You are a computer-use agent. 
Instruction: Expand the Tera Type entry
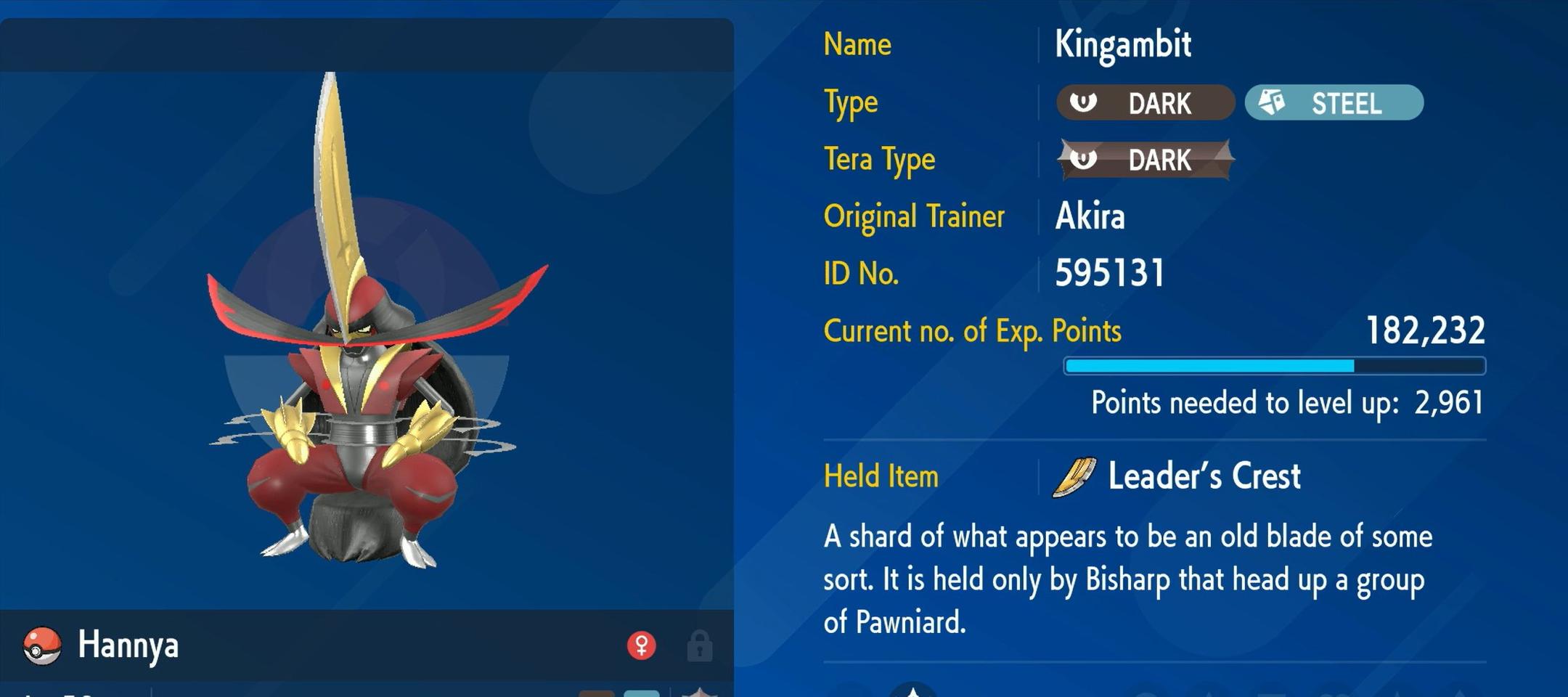click(880, 160)
